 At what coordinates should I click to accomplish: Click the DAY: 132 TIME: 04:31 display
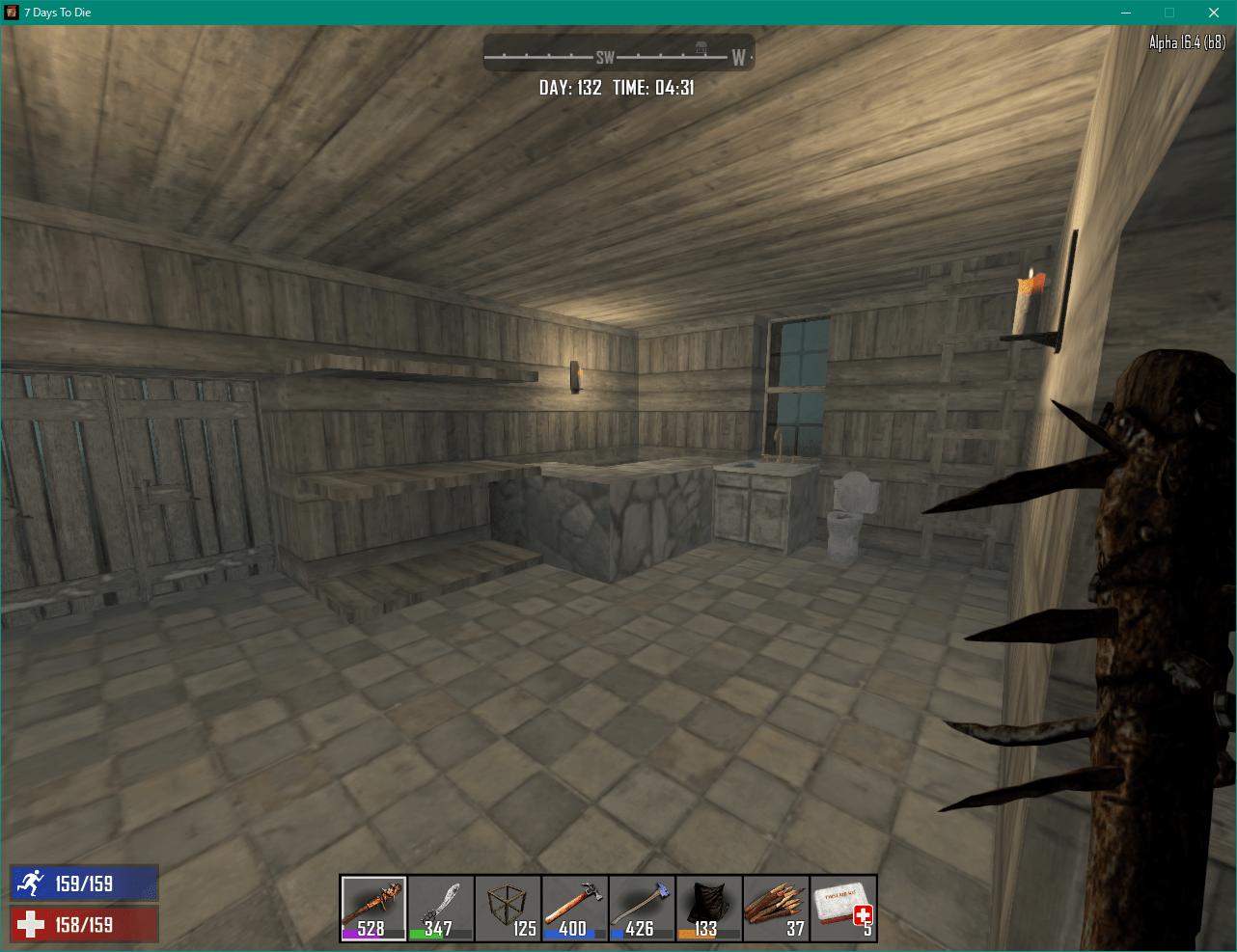(618, 87)
